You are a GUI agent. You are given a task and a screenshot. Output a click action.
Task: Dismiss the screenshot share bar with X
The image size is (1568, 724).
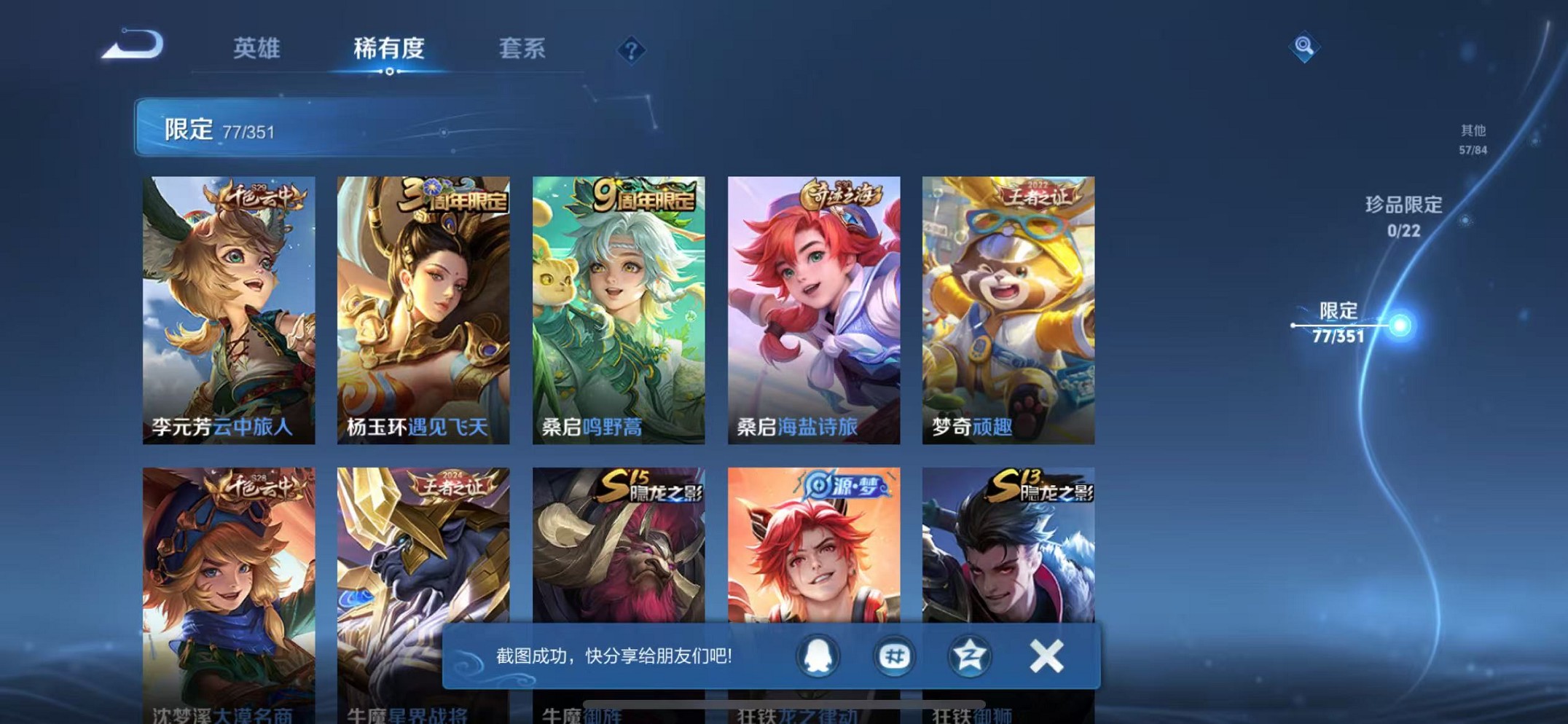(x=1046, y=655)
